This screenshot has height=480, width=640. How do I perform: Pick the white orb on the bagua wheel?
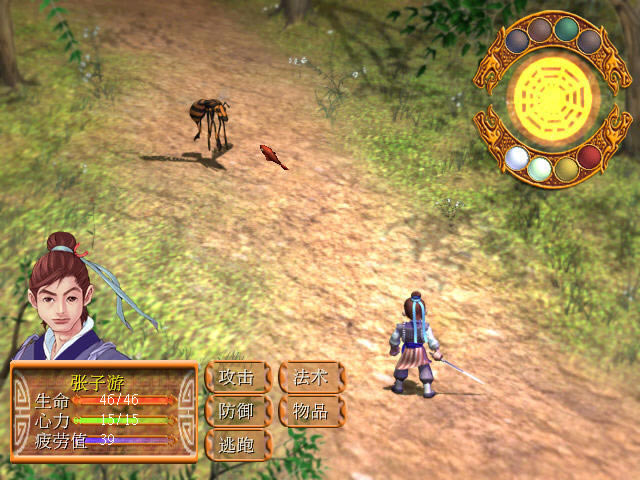coord(517,157)
